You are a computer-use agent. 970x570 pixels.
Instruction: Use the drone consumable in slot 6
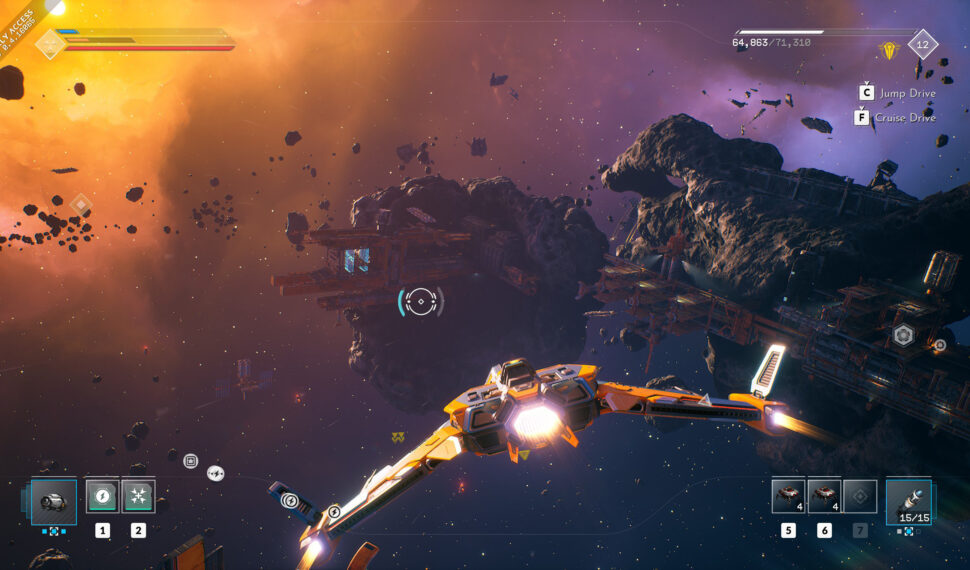point(824,497)
